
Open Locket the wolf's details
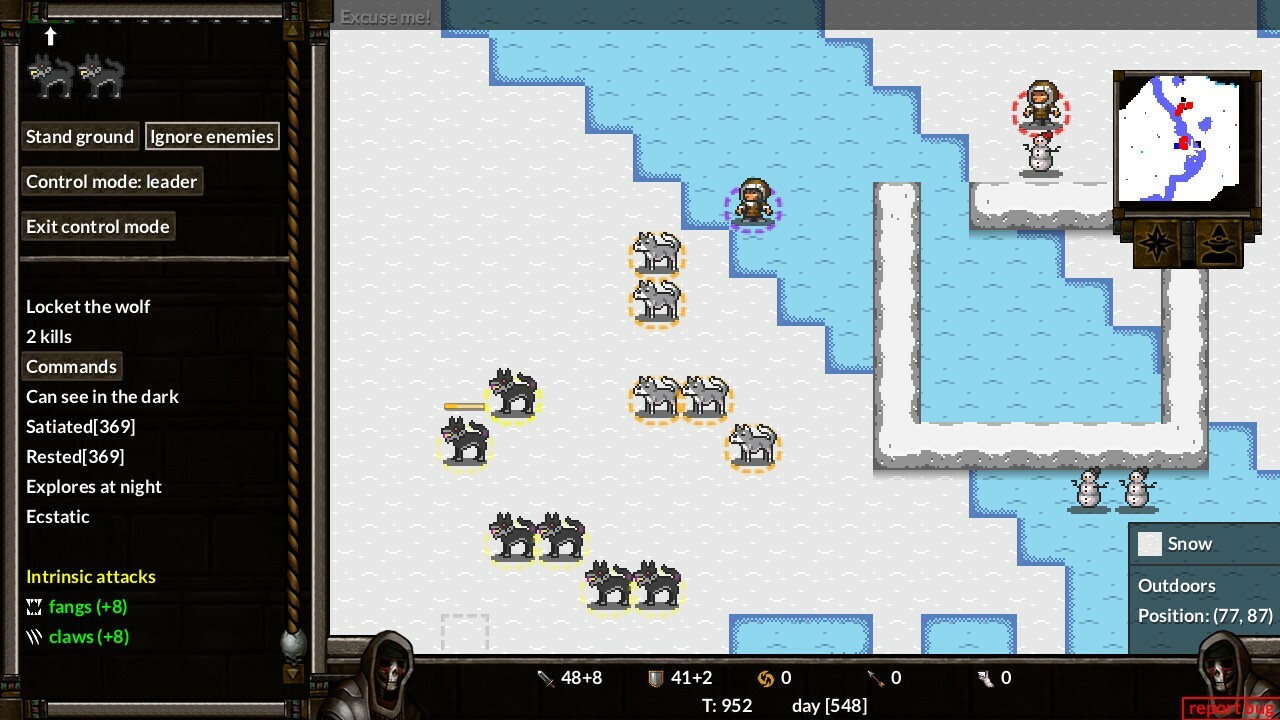(x=88, y=306)
